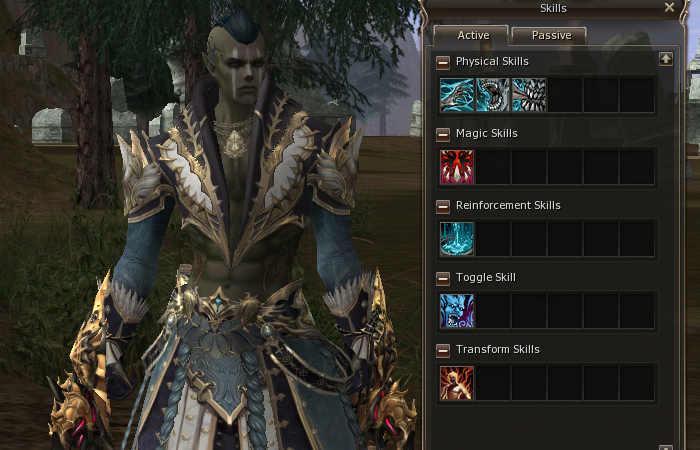The image size is (700, 450).
Task: Activate the open-jaw bite physical skill
Action: pyautogui.click(x=493, y=95)
